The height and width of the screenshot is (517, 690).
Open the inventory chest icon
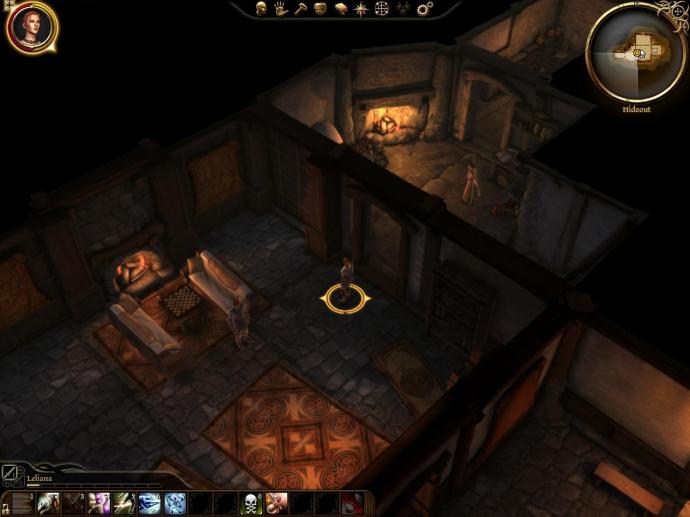(320, 9)
